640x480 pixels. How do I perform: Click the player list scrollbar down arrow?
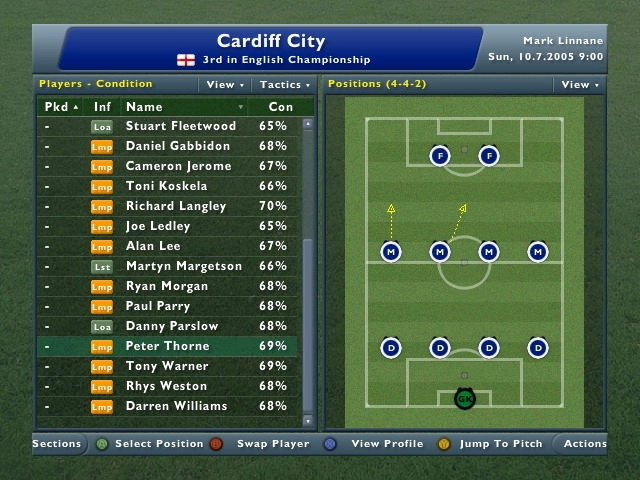point(308,421)
